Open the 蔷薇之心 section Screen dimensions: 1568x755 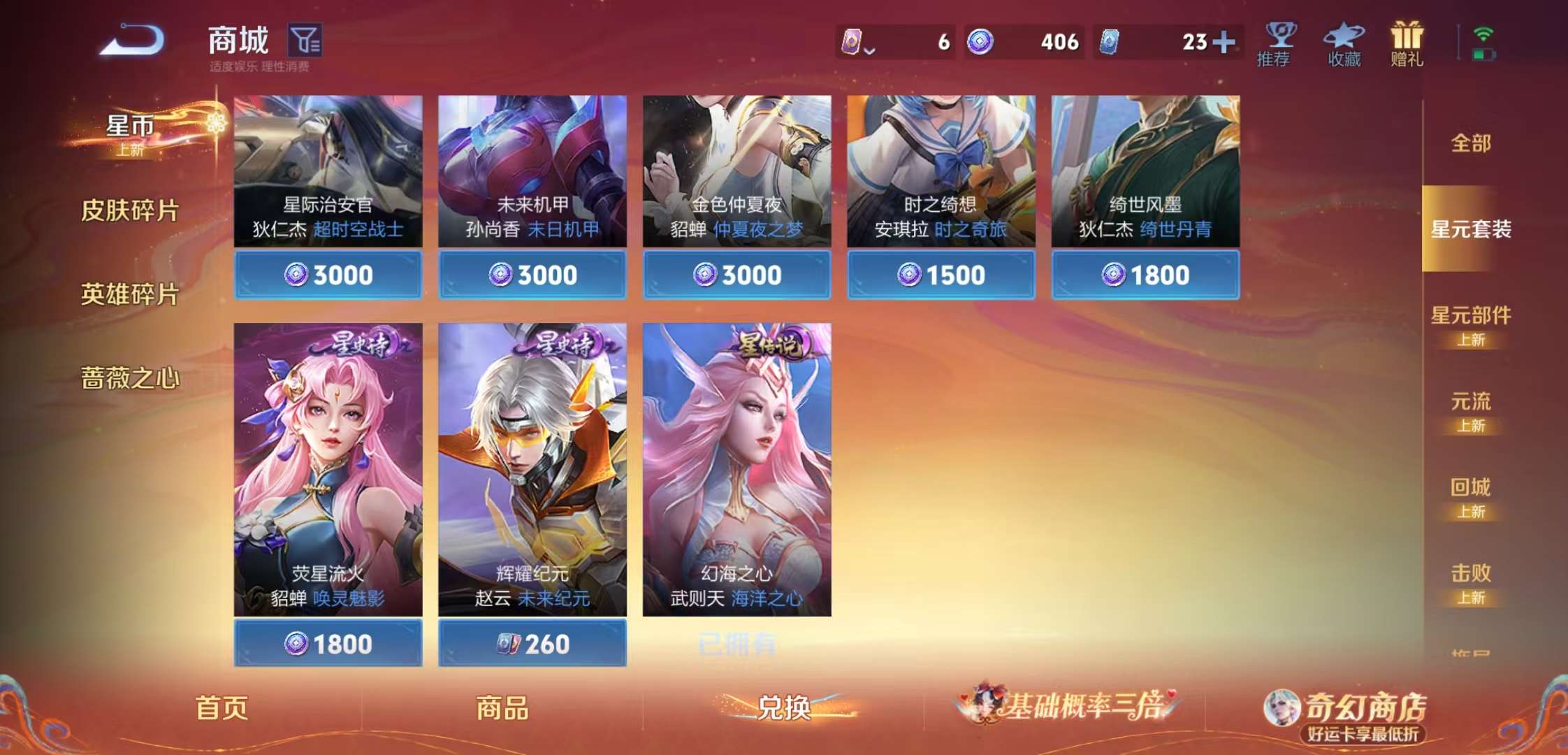[x=130, y=376]
